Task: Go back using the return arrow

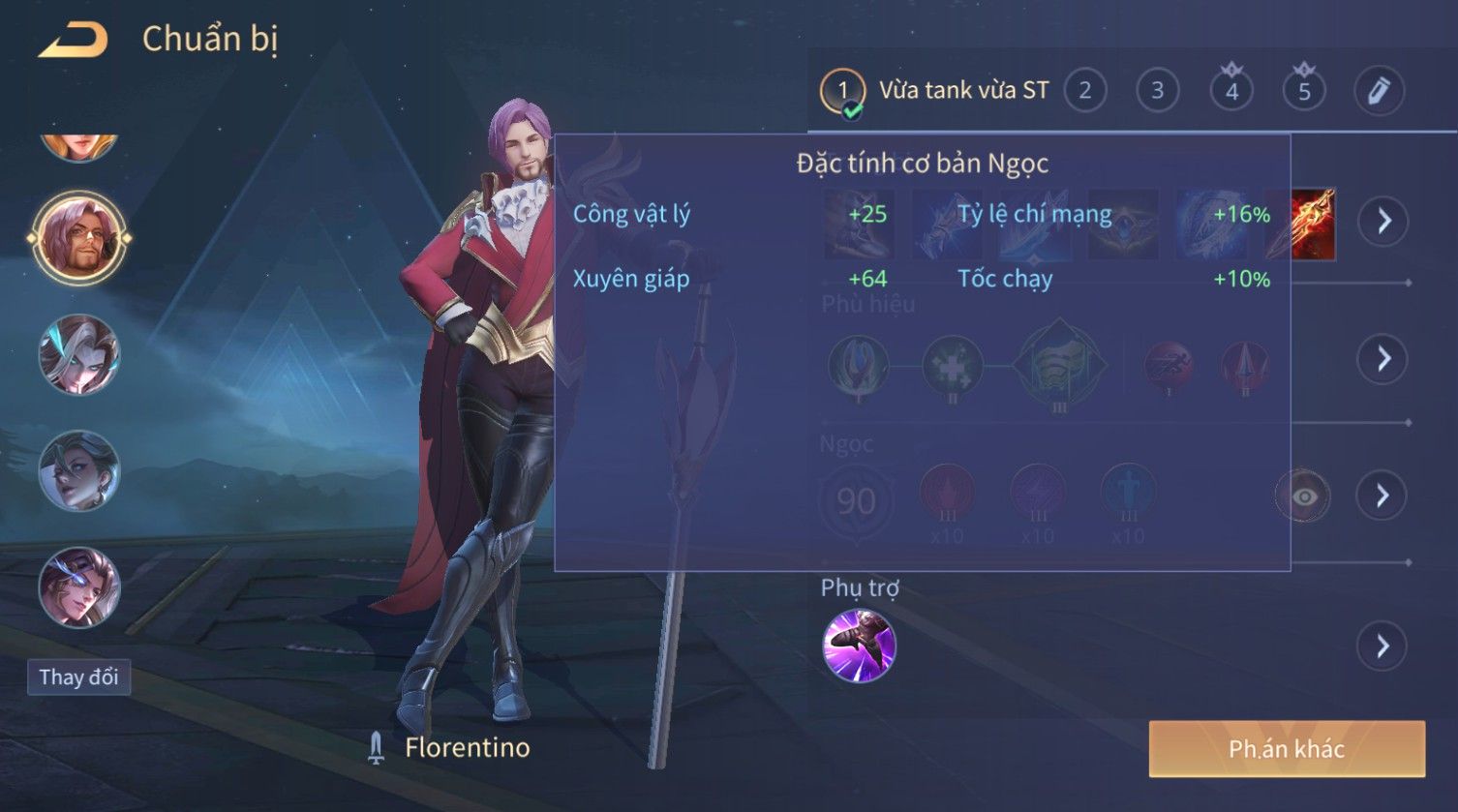Action: point(73,41)
